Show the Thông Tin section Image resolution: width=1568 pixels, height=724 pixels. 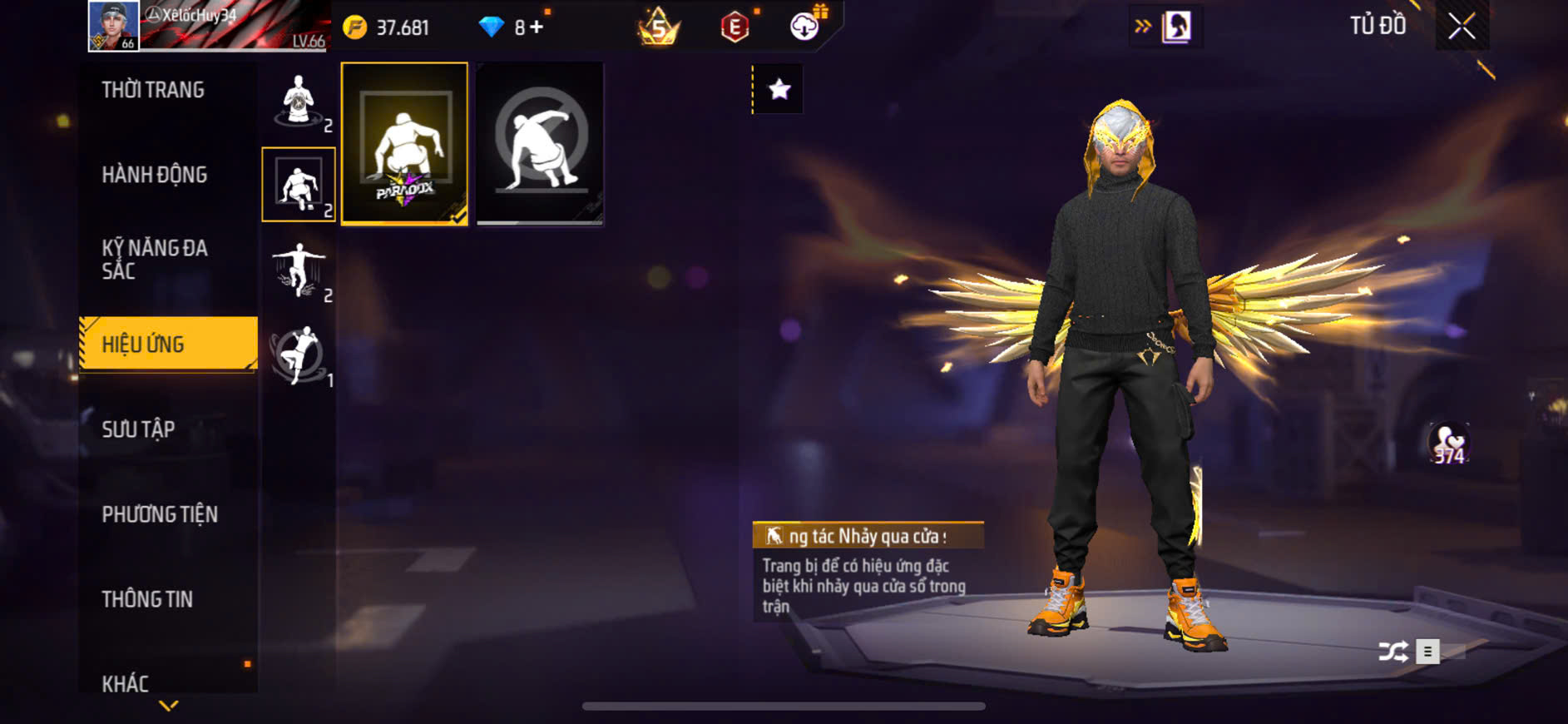click(x=147, y=599)
